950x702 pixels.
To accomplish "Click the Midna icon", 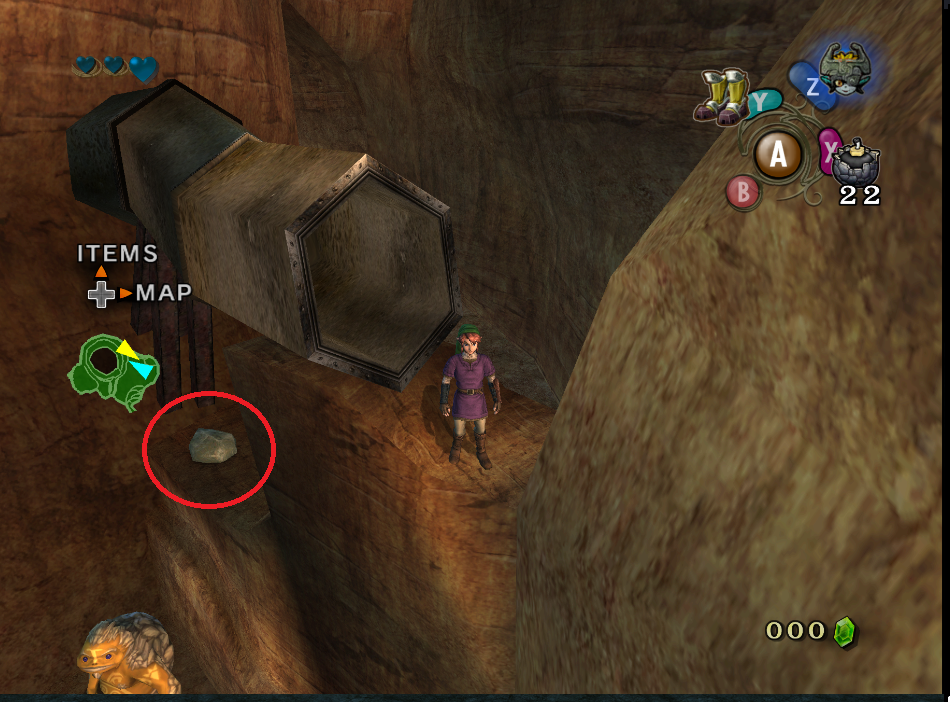I will click(x=846, y=68).
